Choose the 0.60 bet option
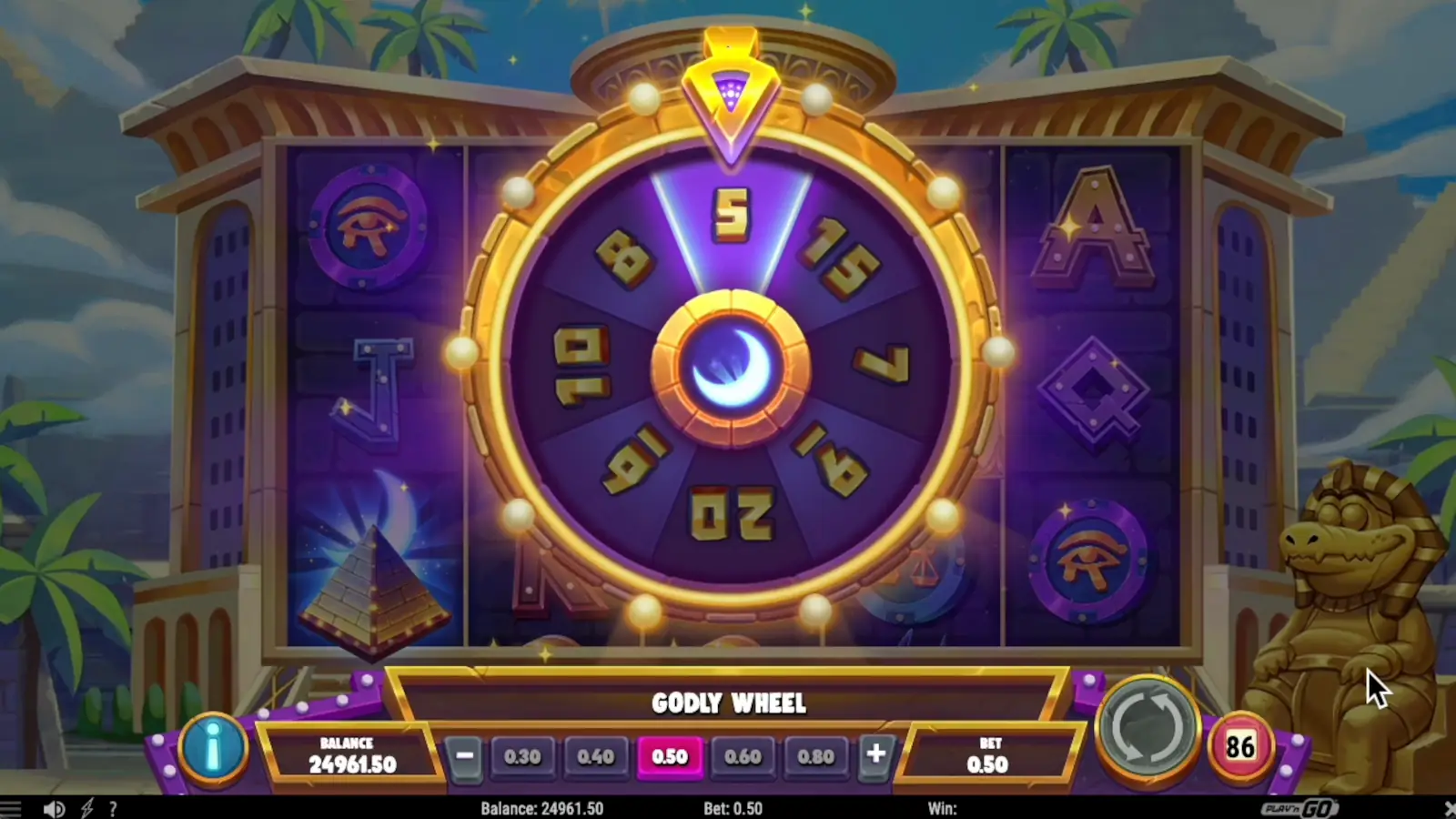Screen dimensions: 1456x819 743,756
